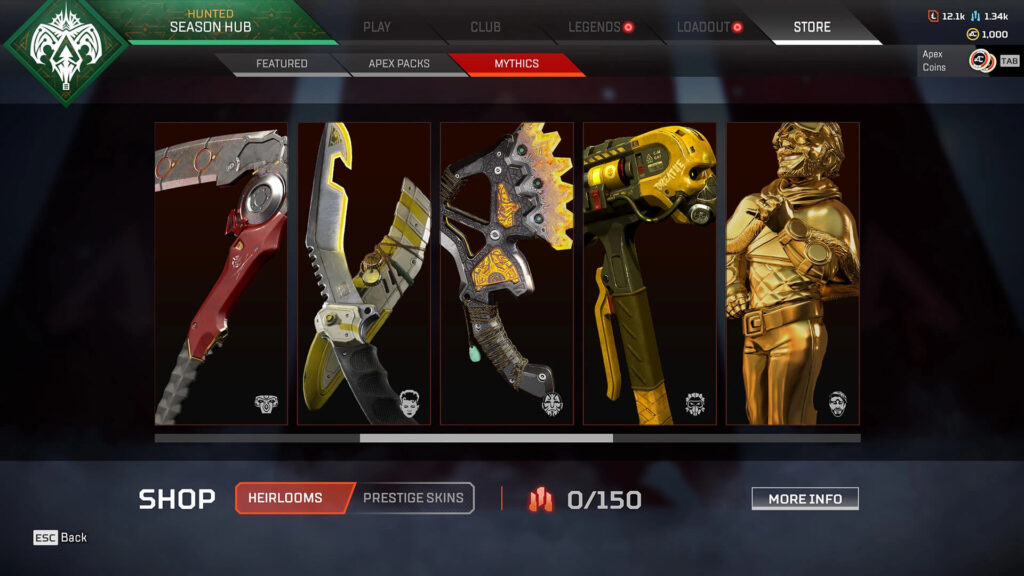Pick the spiked axe heirloom card

[507, 273]
